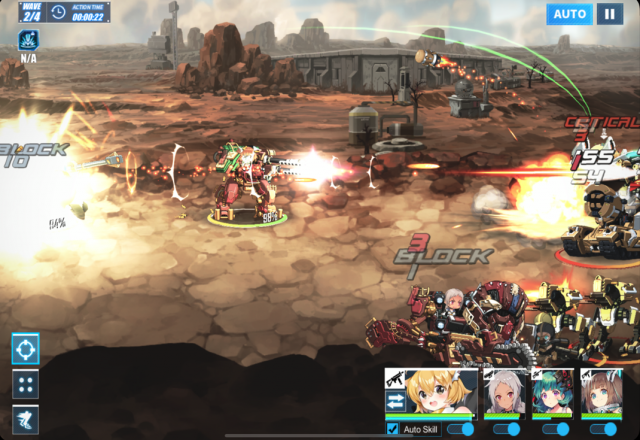Toggle the skill switch under white-haired pilot
640x440 pixels.
click(x=507, y=429)
